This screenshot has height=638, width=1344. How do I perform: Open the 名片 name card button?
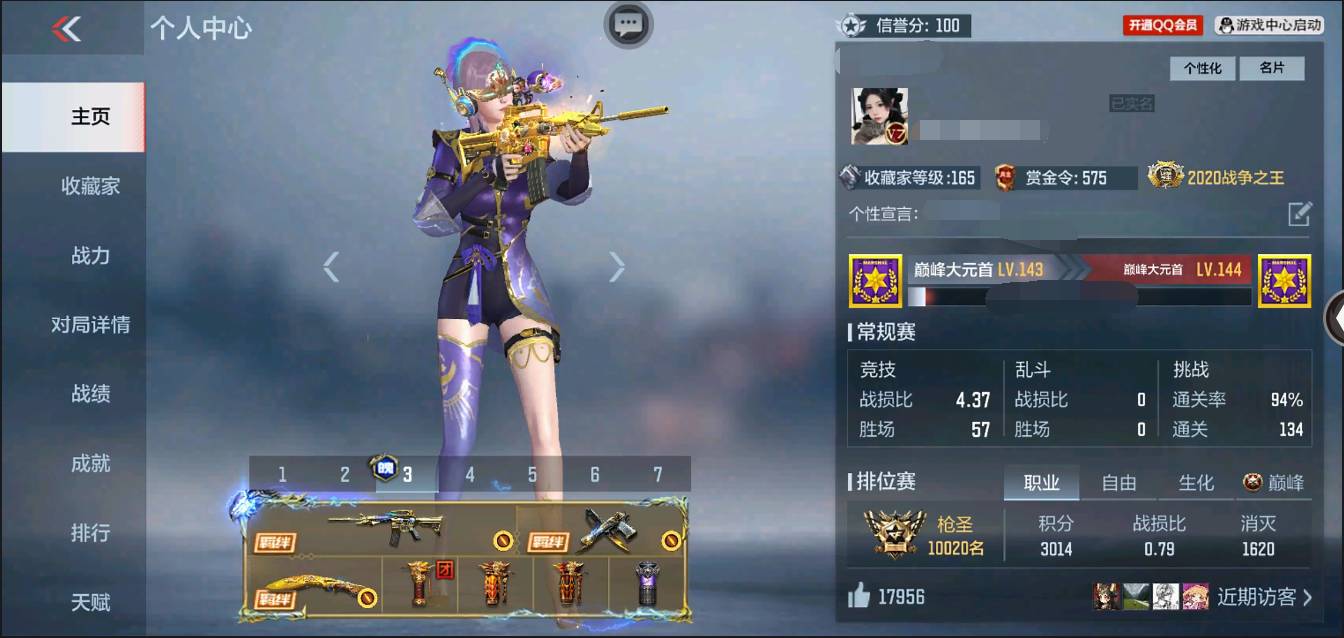pyautogui.click(x=1271, y=68)
